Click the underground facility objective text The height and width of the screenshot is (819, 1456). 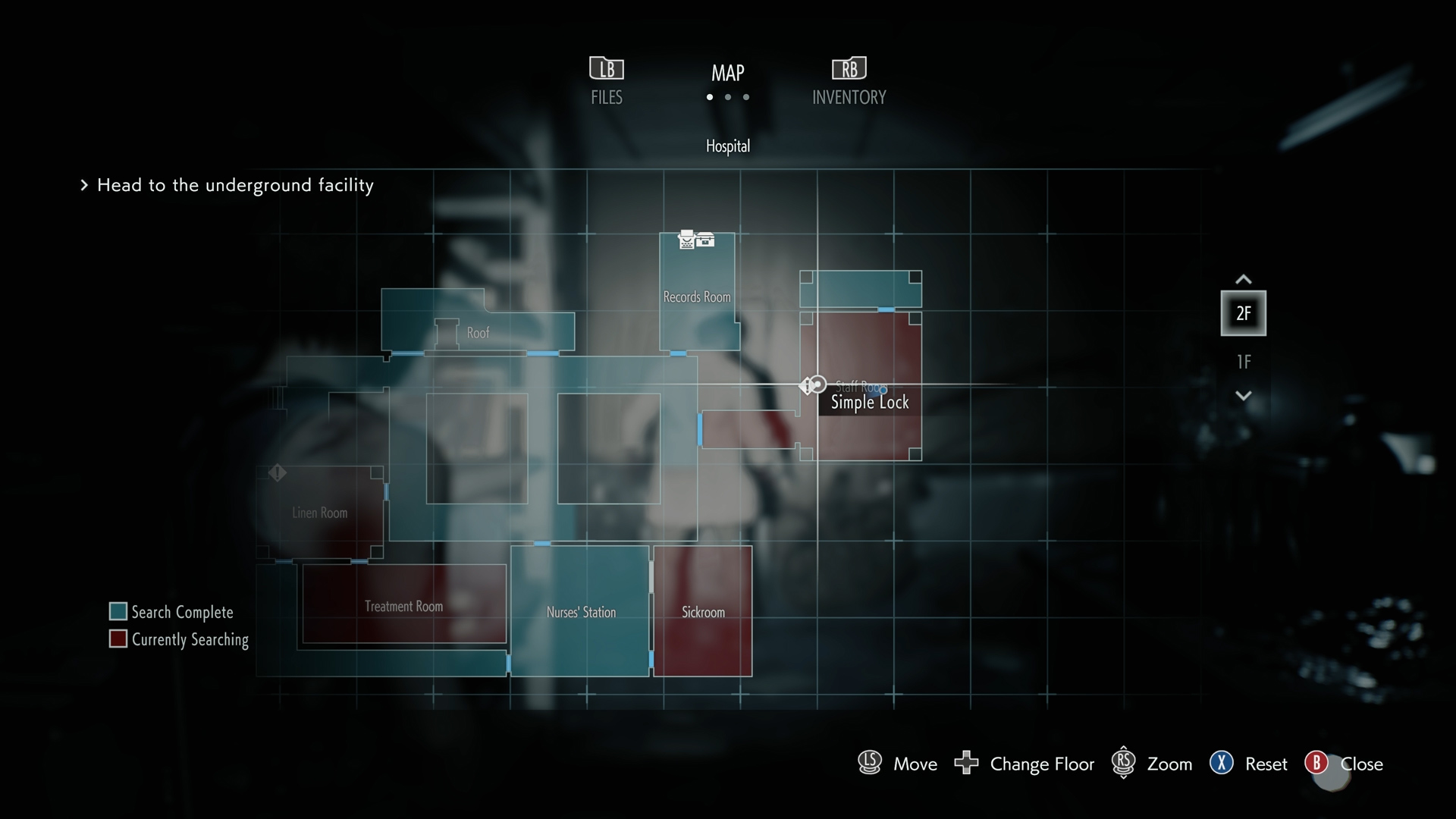(235, 185)
